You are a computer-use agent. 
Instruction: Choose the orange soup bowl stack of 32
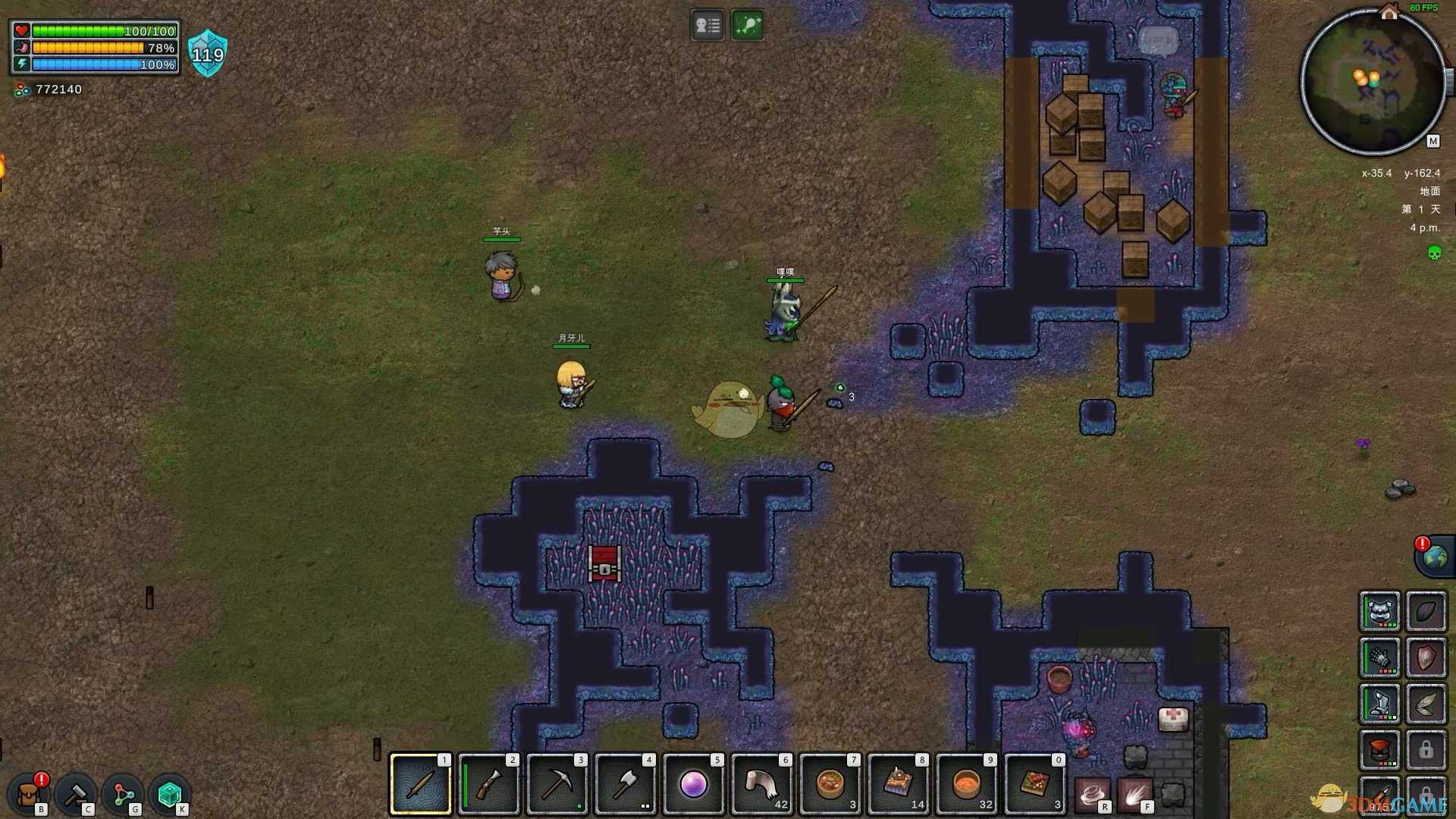click(x=967, y=784)
